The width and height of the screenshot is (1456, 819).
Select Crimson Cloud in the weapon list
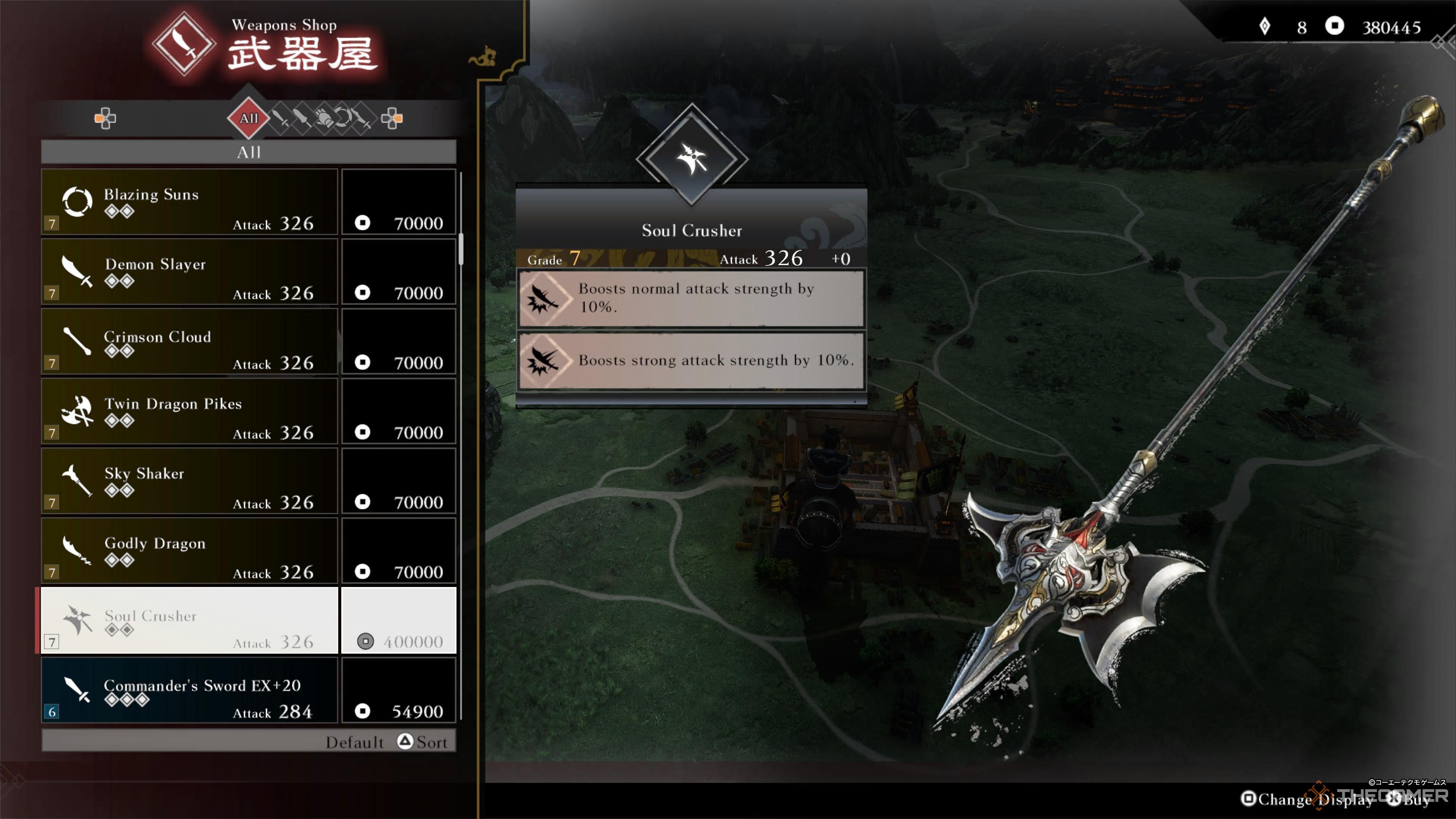tap(190, 341)
